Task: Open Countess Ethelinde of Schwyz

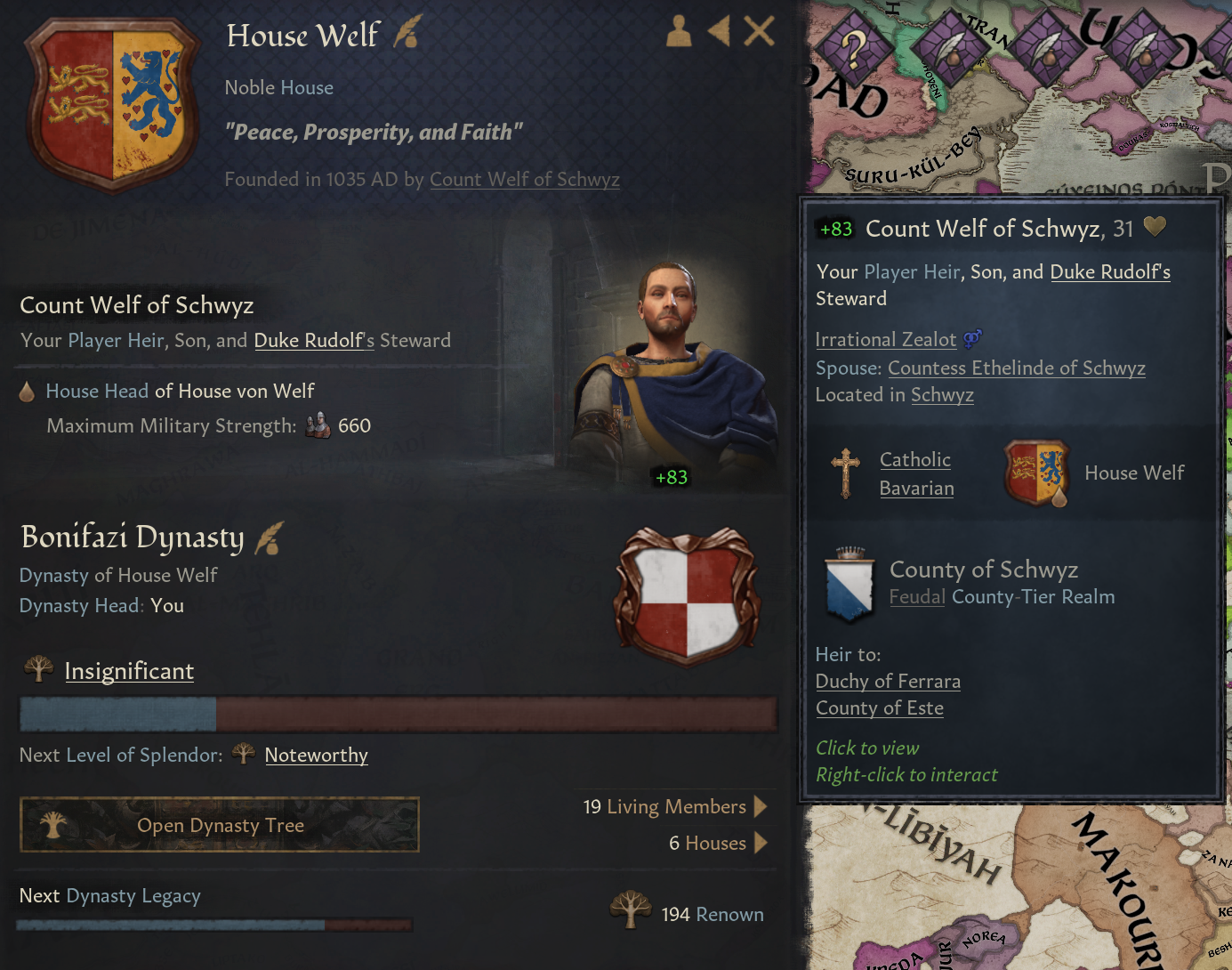Action: coord(1016,368)
